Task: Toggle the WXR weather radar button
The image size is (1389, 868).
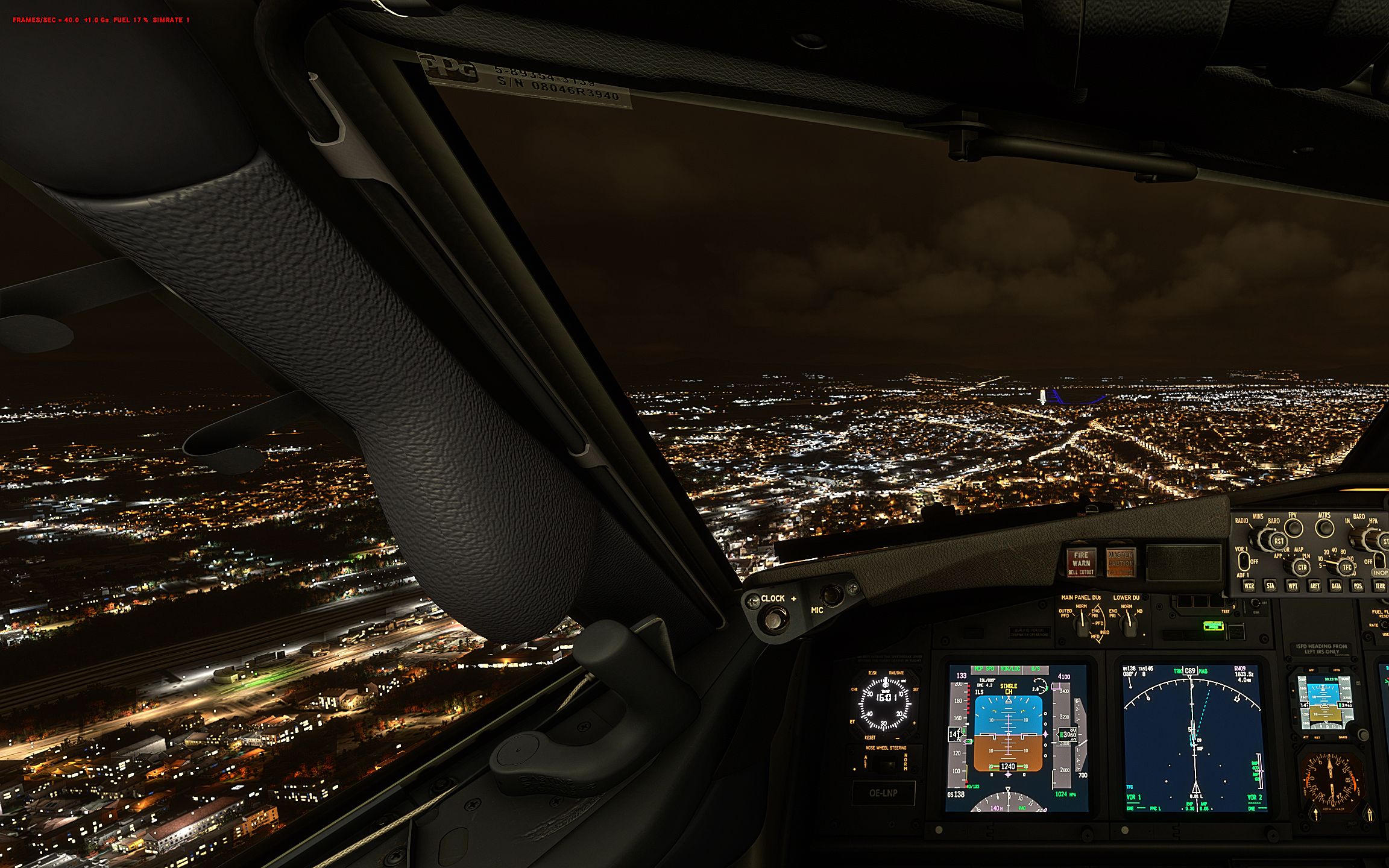Action: (x=1249, y=585)
